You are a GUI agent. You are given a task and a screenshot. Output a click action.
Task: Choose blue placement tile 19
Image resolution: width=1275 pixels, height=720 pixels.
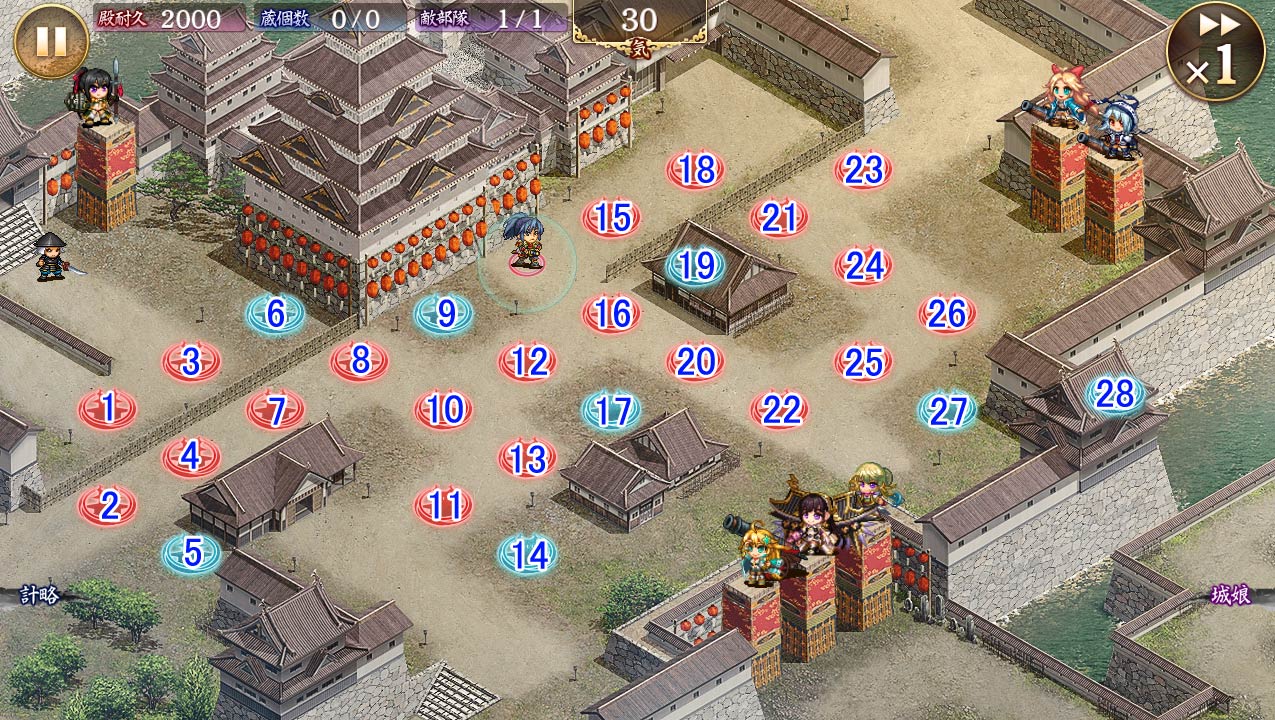[x=696, y=265]
